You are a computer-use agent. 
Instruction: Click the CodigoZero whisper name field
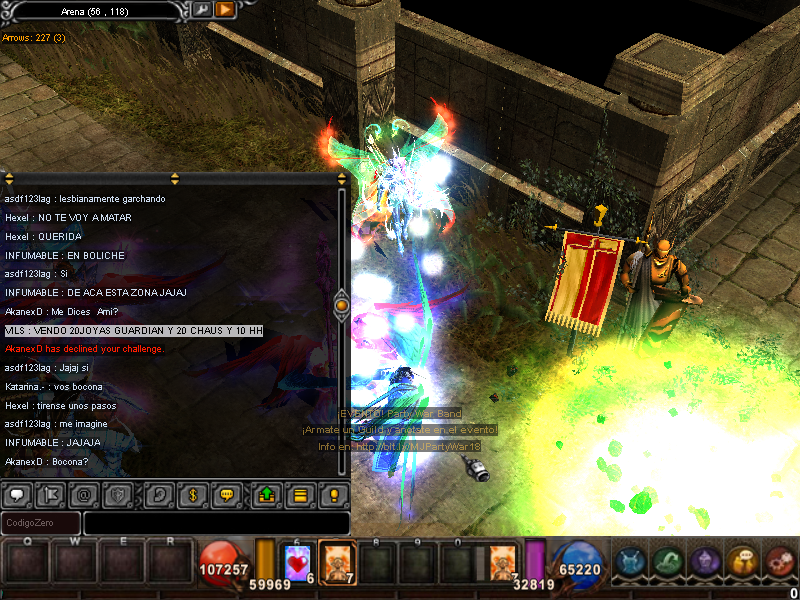(41, 523)
